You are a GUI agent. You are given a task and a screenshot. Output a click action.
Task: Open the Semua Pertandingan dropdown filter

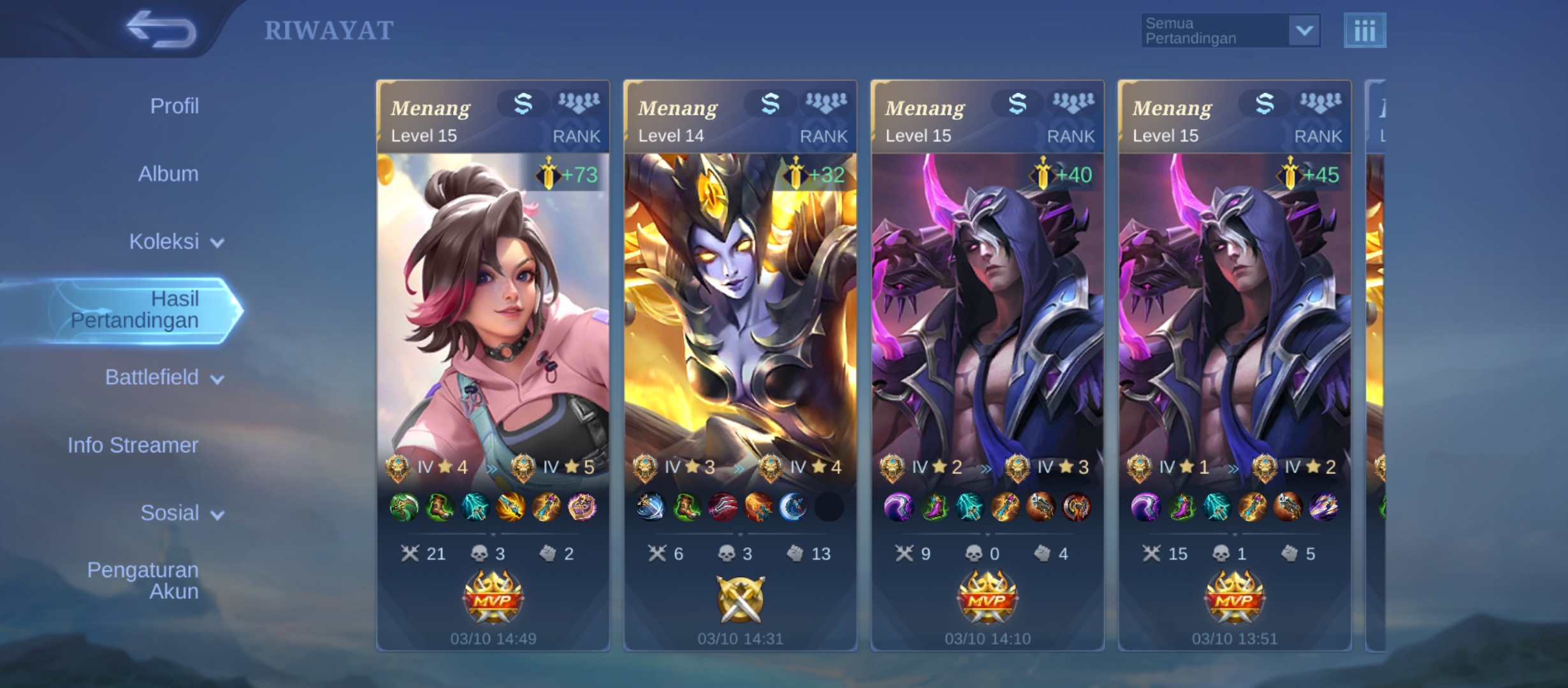click(1230, 31)
